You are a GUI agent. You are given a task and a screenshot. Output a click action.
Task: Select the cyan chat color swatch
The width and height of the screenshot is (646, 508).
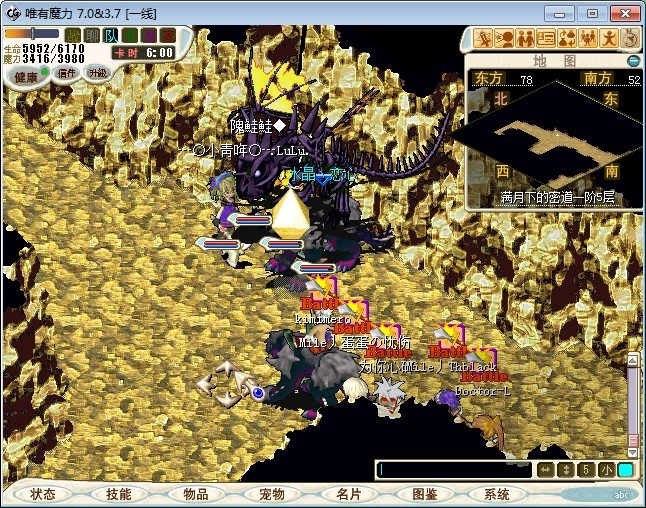click(625, 469)
